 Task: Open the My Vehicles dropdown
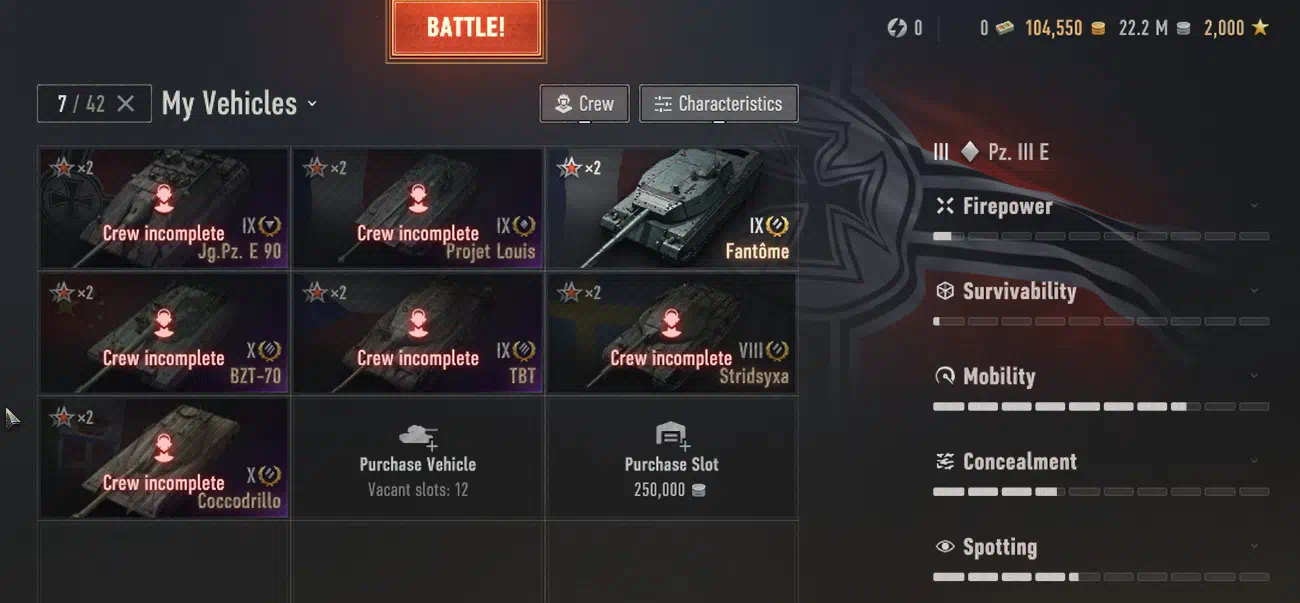click(240, 104)
